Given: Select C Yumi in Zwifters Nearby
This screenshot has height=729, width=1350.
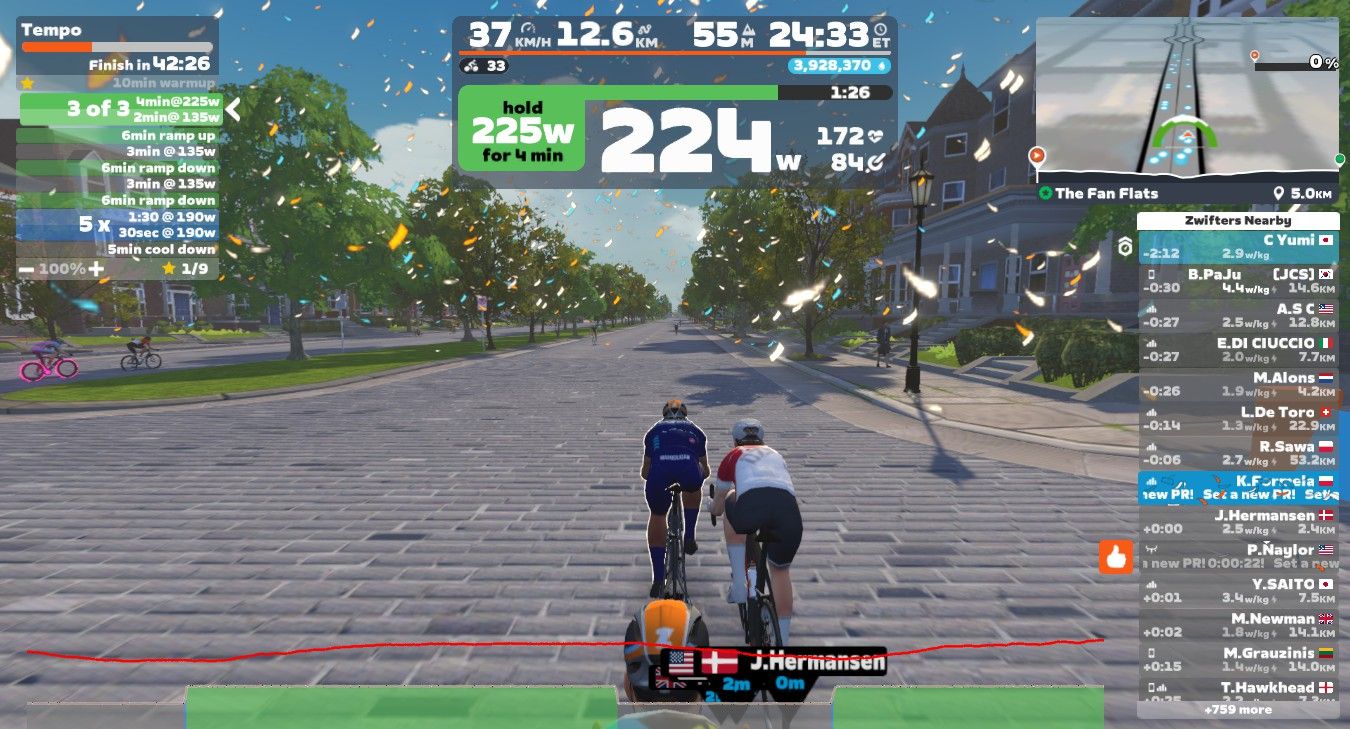Looking at the screenshot, I should click(x=1238, y=248).
